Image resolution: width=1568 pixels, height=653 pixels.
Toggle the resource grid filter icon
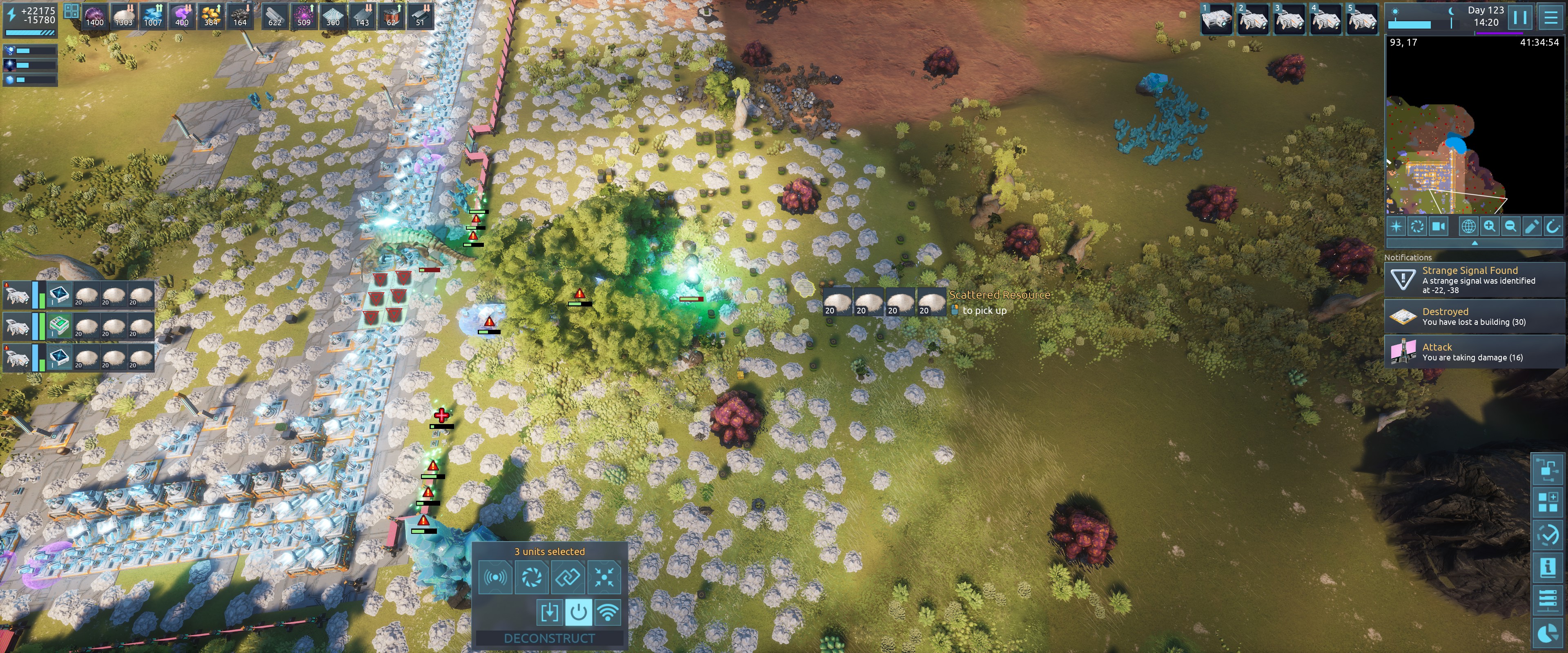tap(71, 11)
